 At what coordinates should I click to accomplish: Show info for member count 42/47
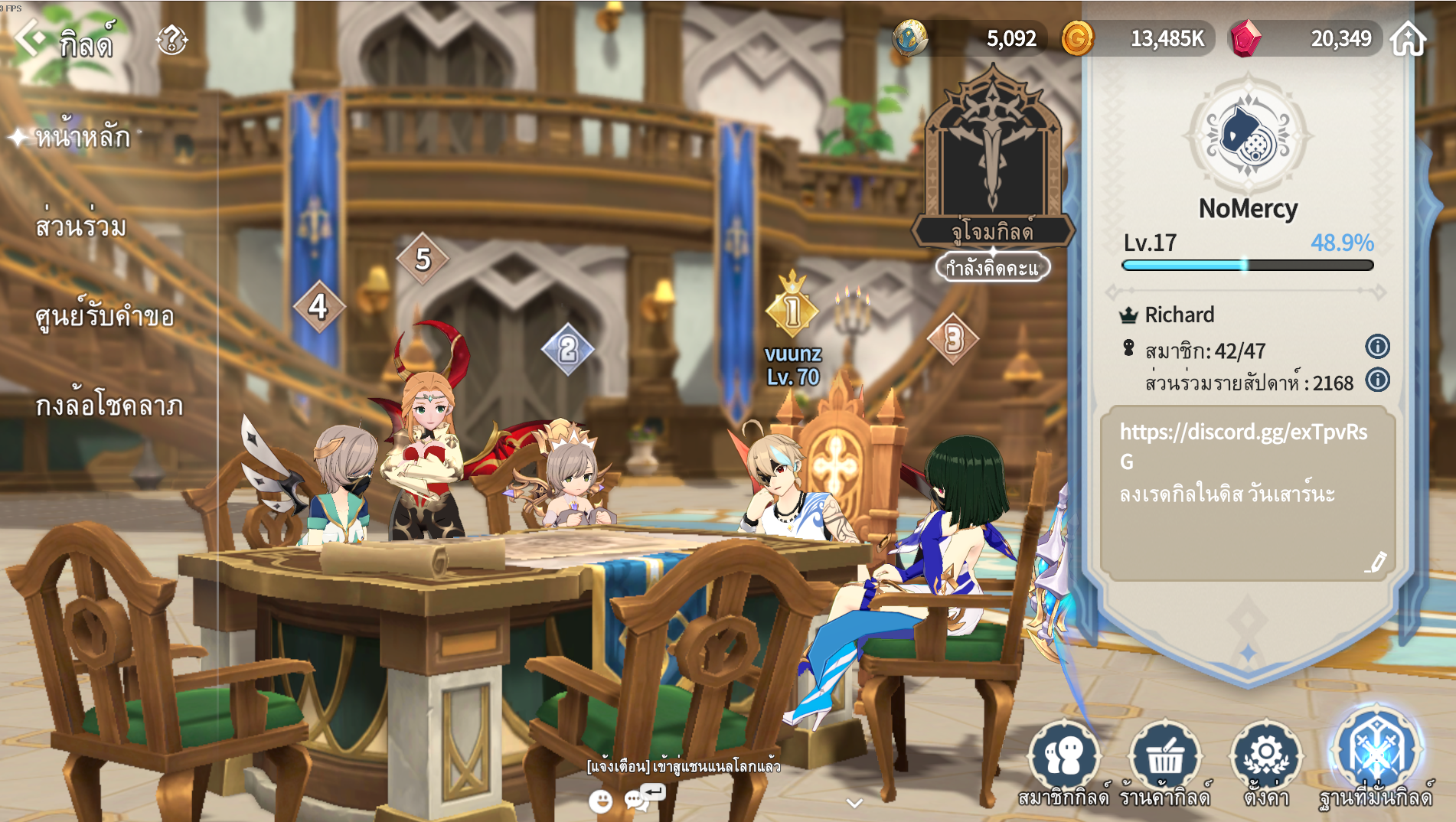tap(1377, 347)
